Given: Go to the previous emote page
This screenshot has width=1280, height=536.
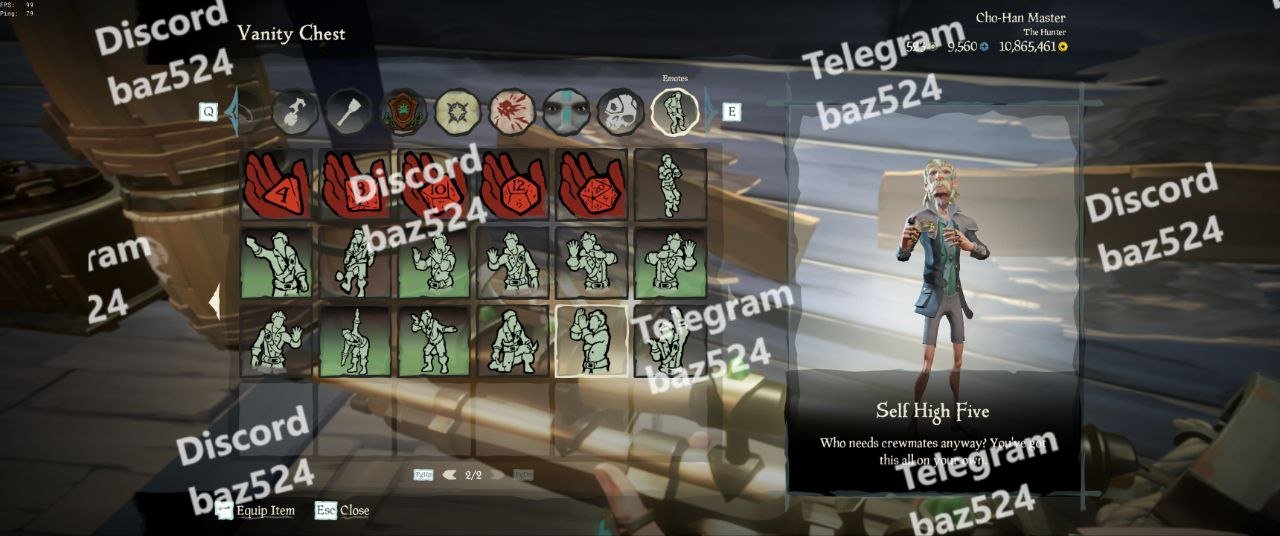Looking at the screenshot, I should [450, 475].
